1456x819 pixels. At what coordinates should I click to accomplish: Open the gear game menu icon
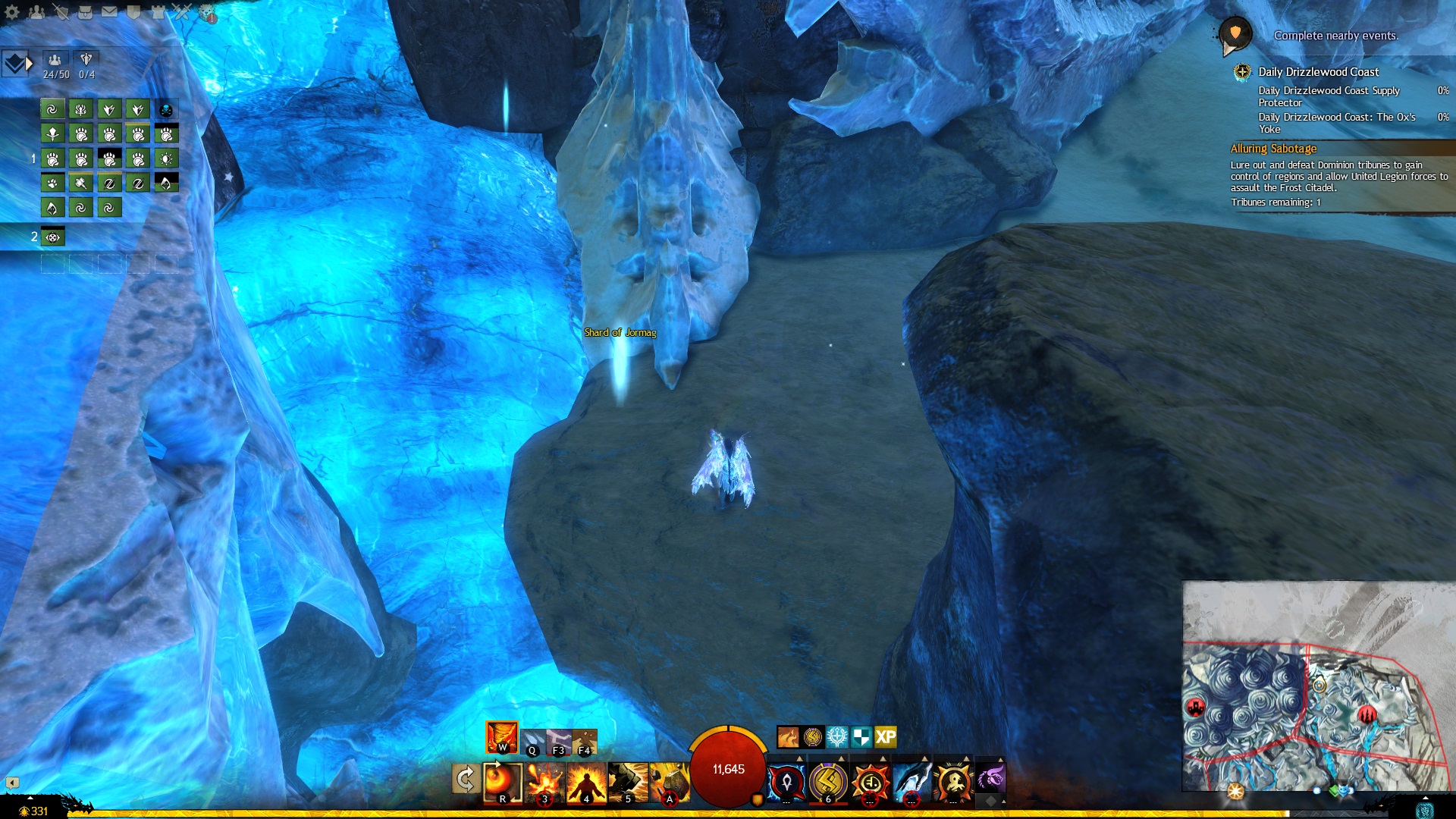click(12, 12)
